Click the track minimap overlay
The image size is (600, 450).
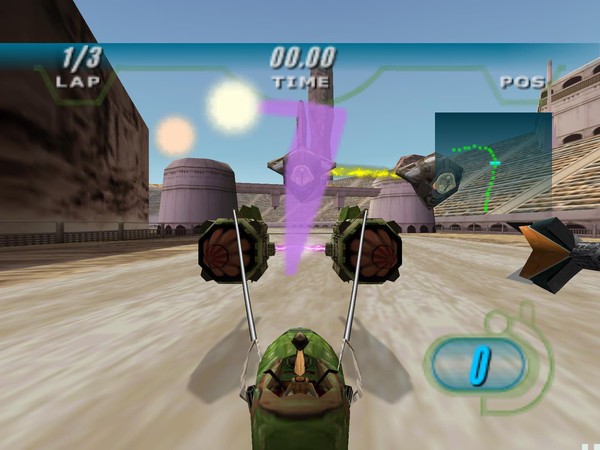[x=493, y=163]
